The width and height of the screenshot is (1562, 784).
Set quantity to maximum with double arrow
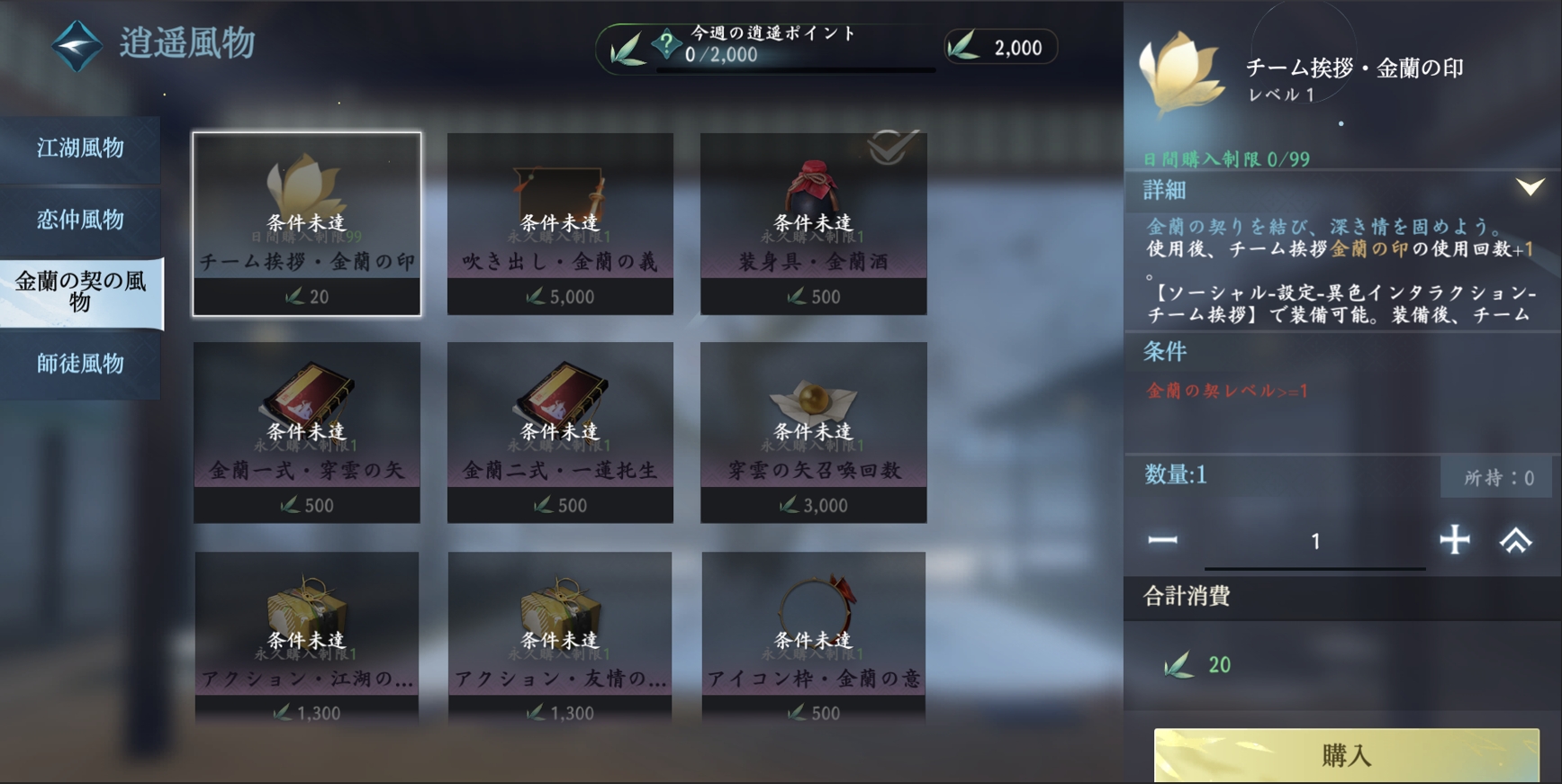(1515, 540)
